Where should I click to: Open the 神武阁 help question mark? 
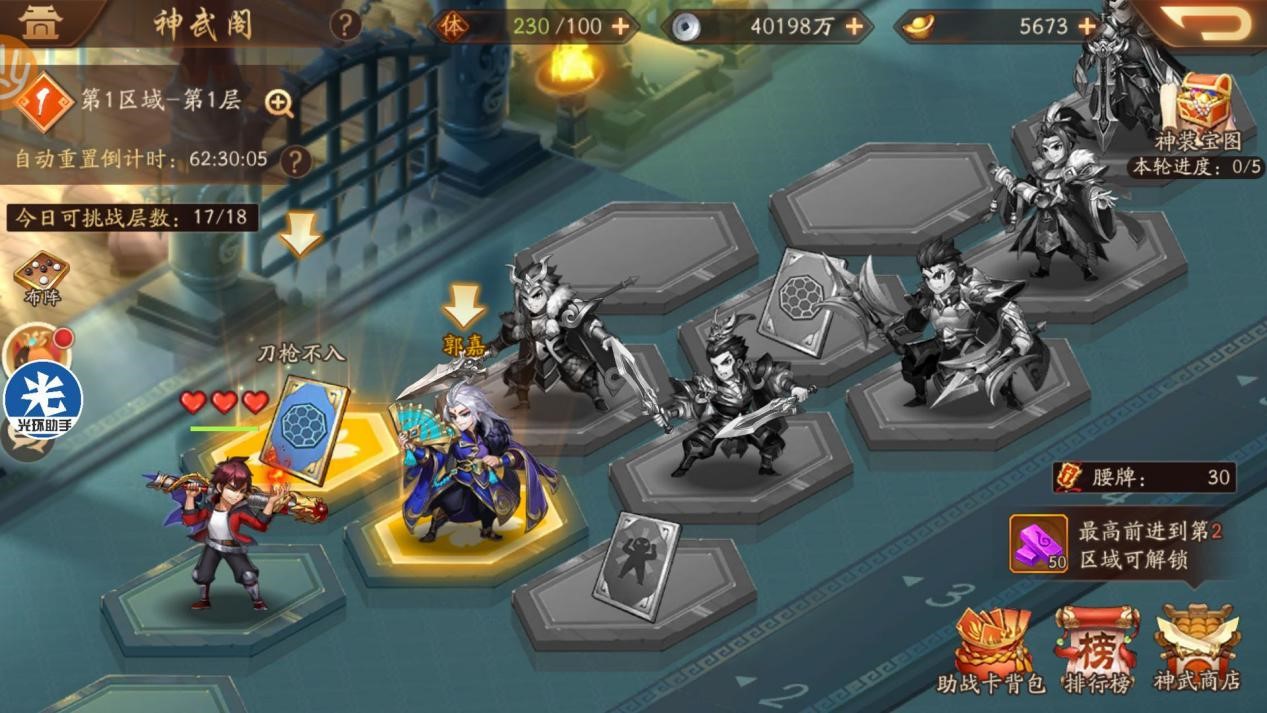tap(345, 24)
